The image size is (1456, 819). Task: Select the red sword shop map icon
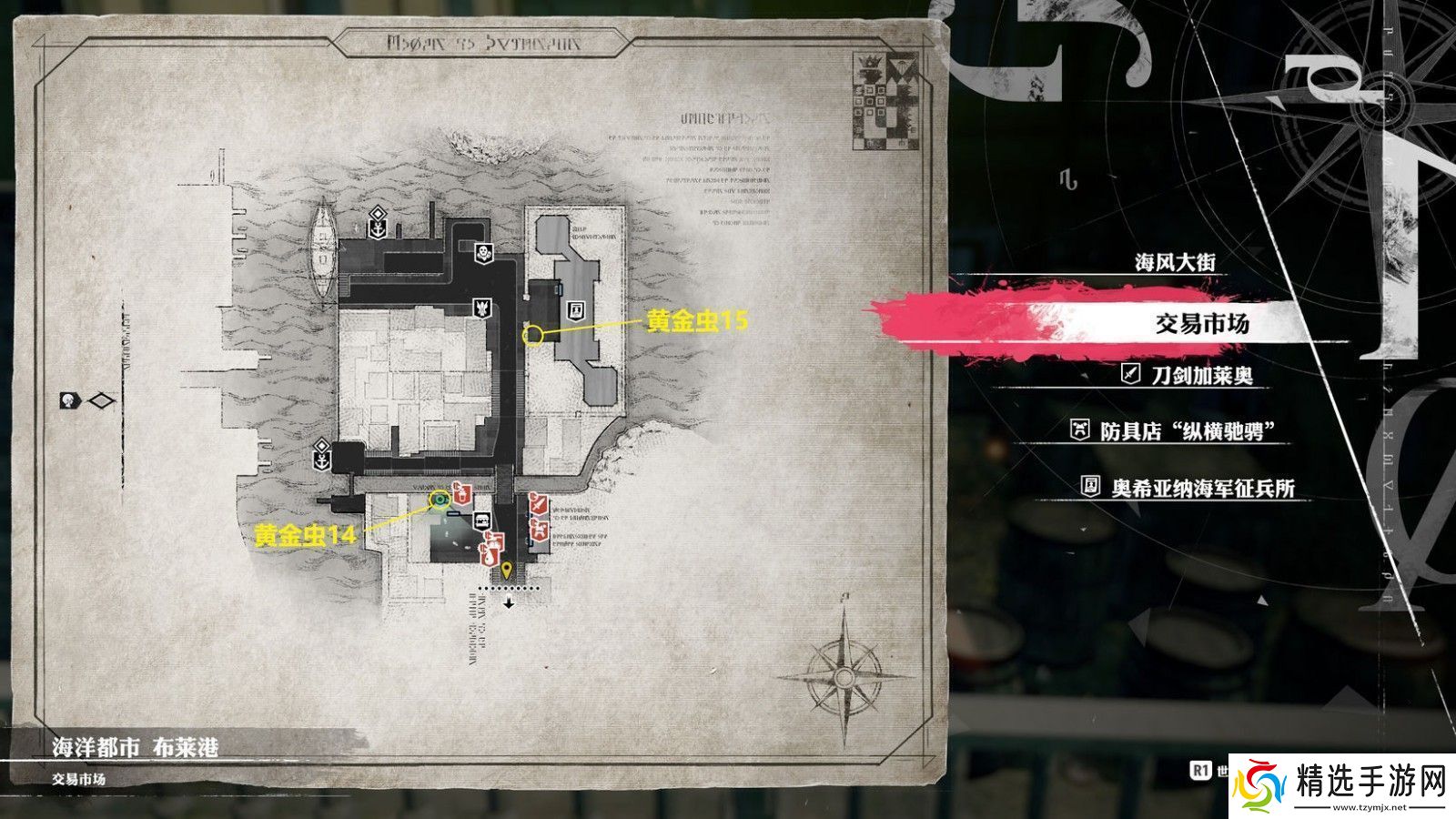click(x=538, y=502)
